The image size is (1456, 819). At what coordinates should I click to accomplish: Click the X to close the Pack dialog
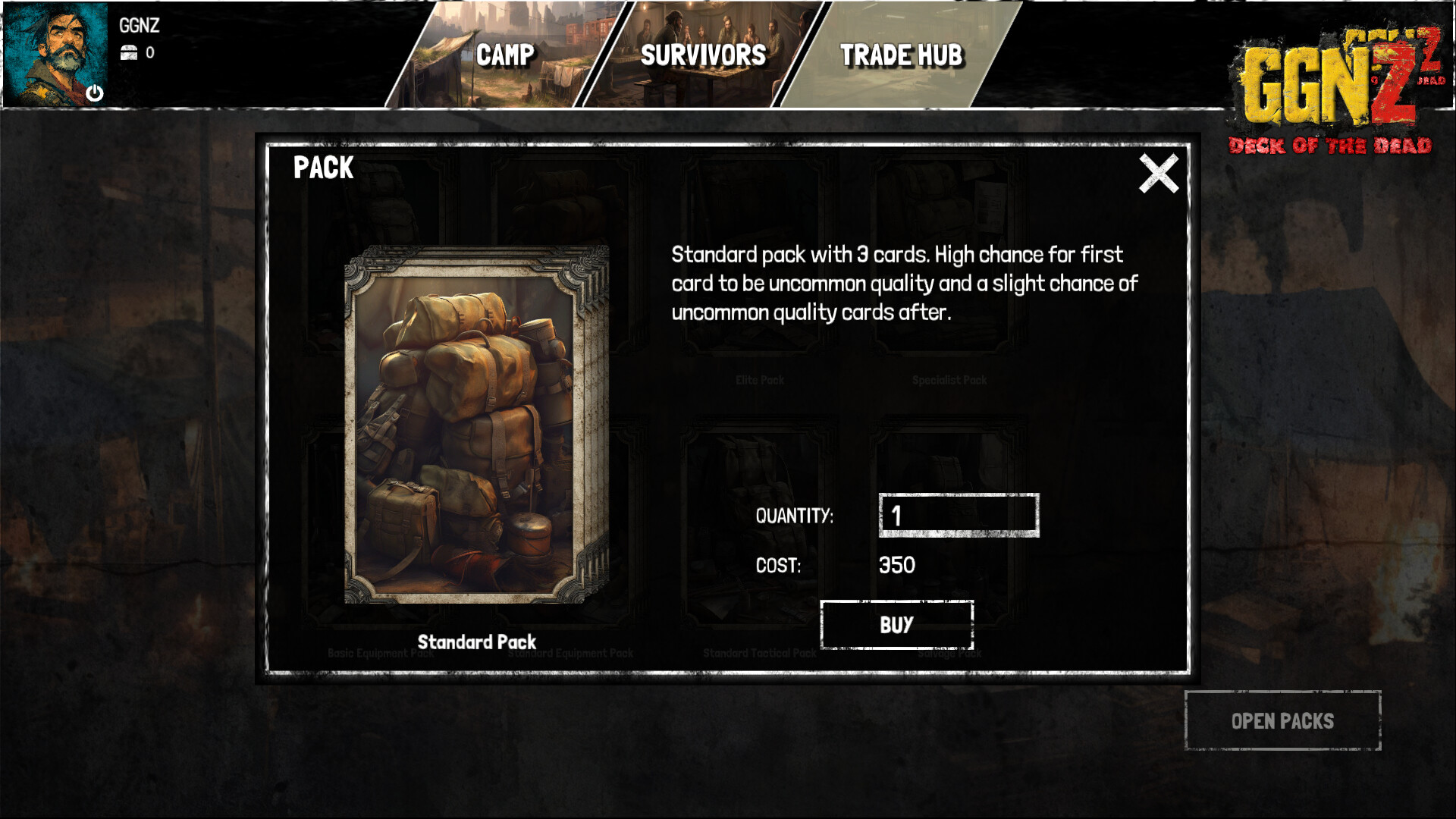(x=1159, y=173)
